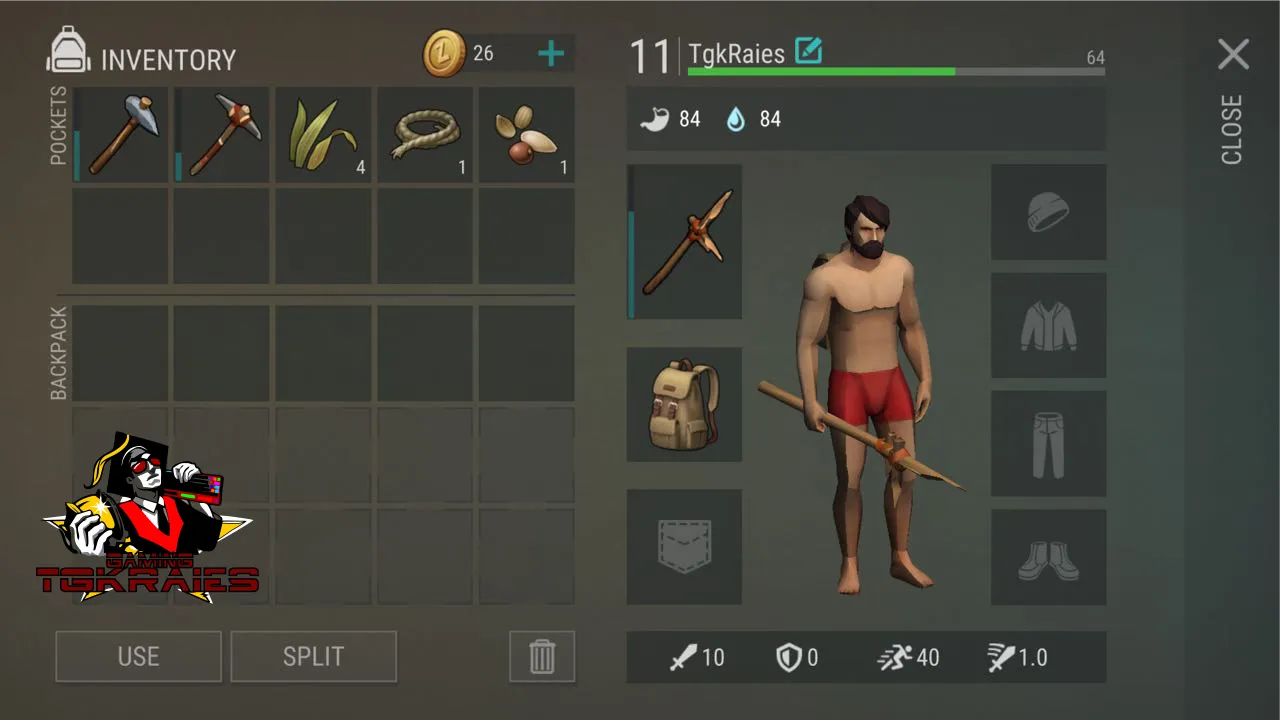The height and width of the screenshot is (720, 1280).
Task: Select the hatchet in the pockets
Action: (x=121, y=135)
